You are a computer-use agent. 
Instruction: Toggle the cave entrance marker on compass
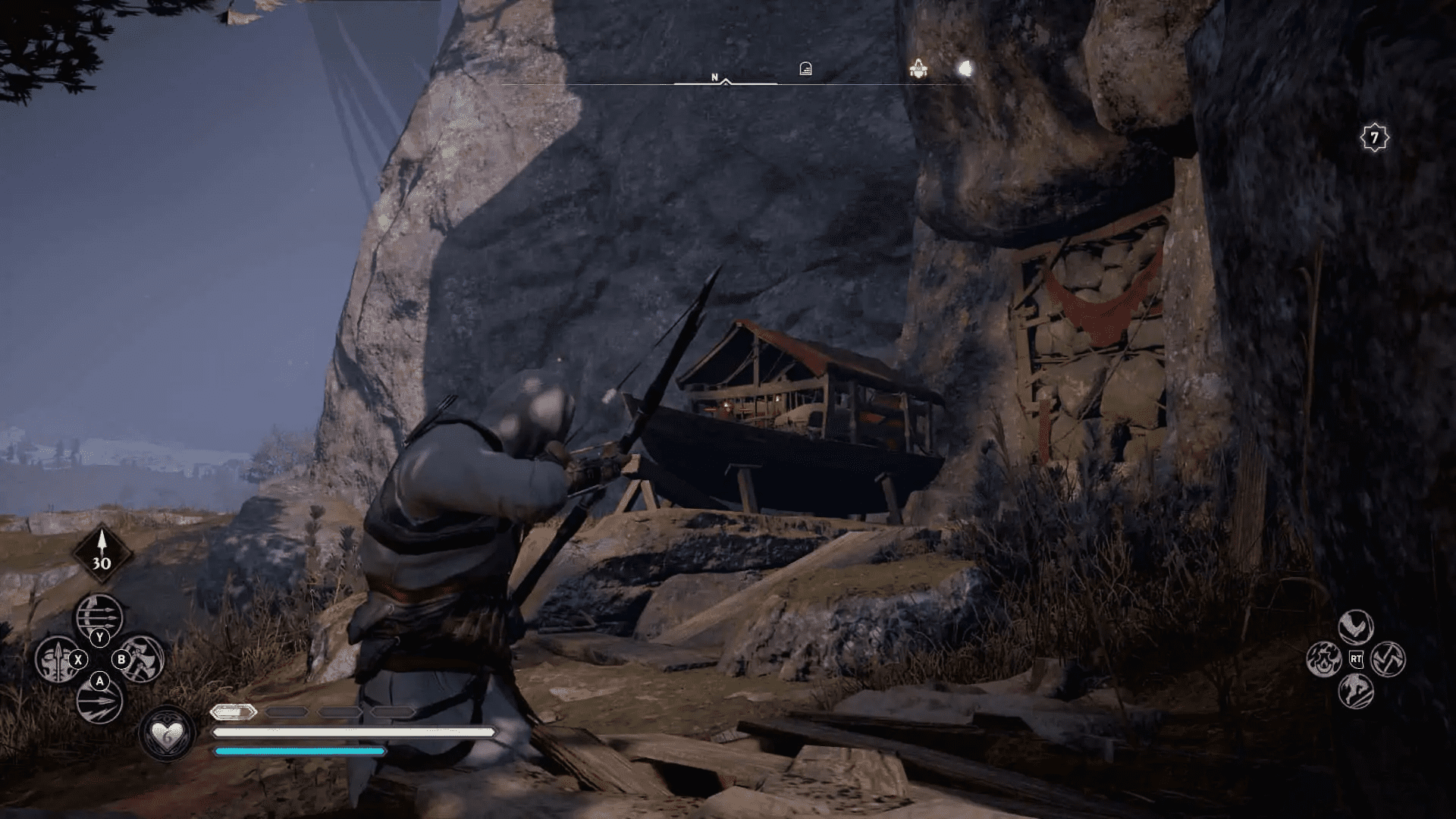coord(806,69)
